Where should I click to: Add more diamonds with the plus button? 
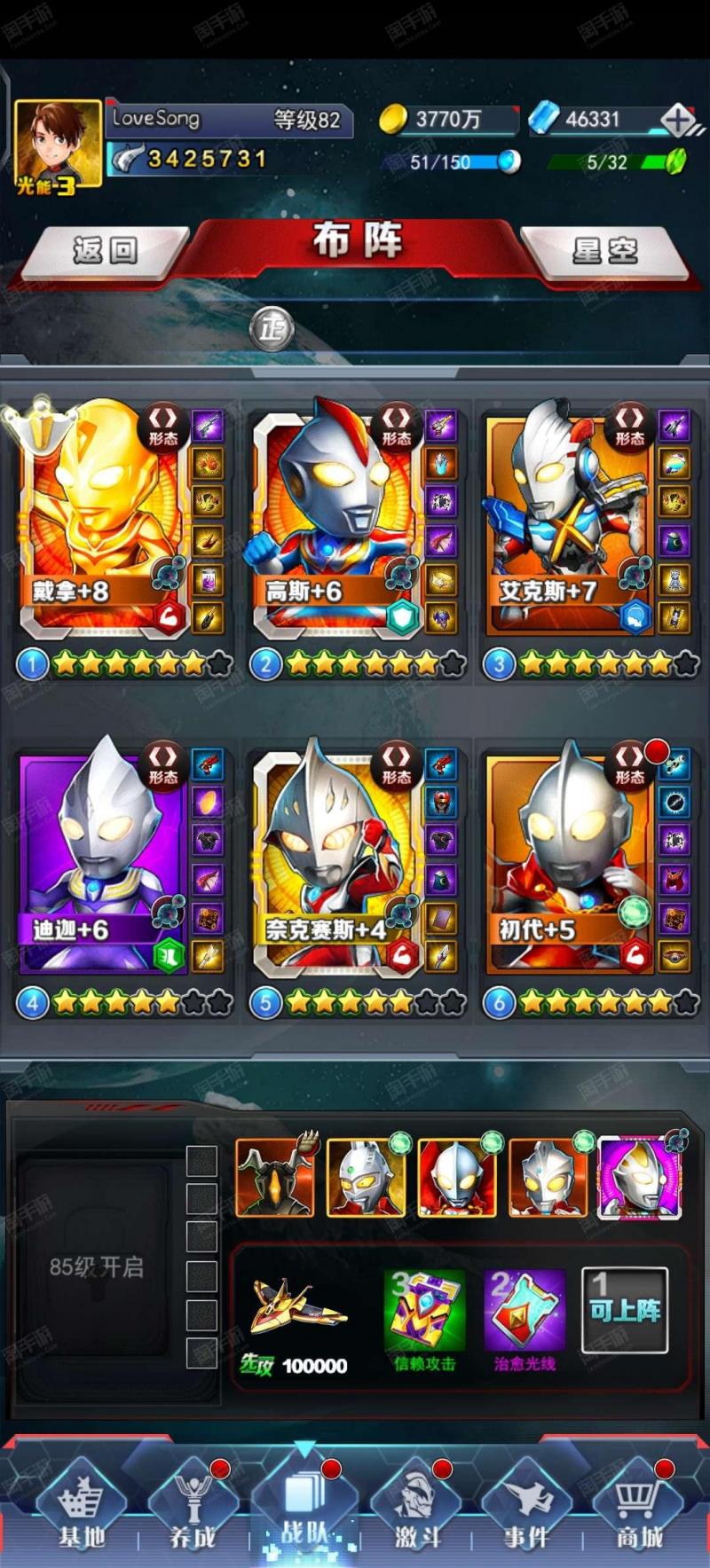pyautogui.click(x=678, y=121)
